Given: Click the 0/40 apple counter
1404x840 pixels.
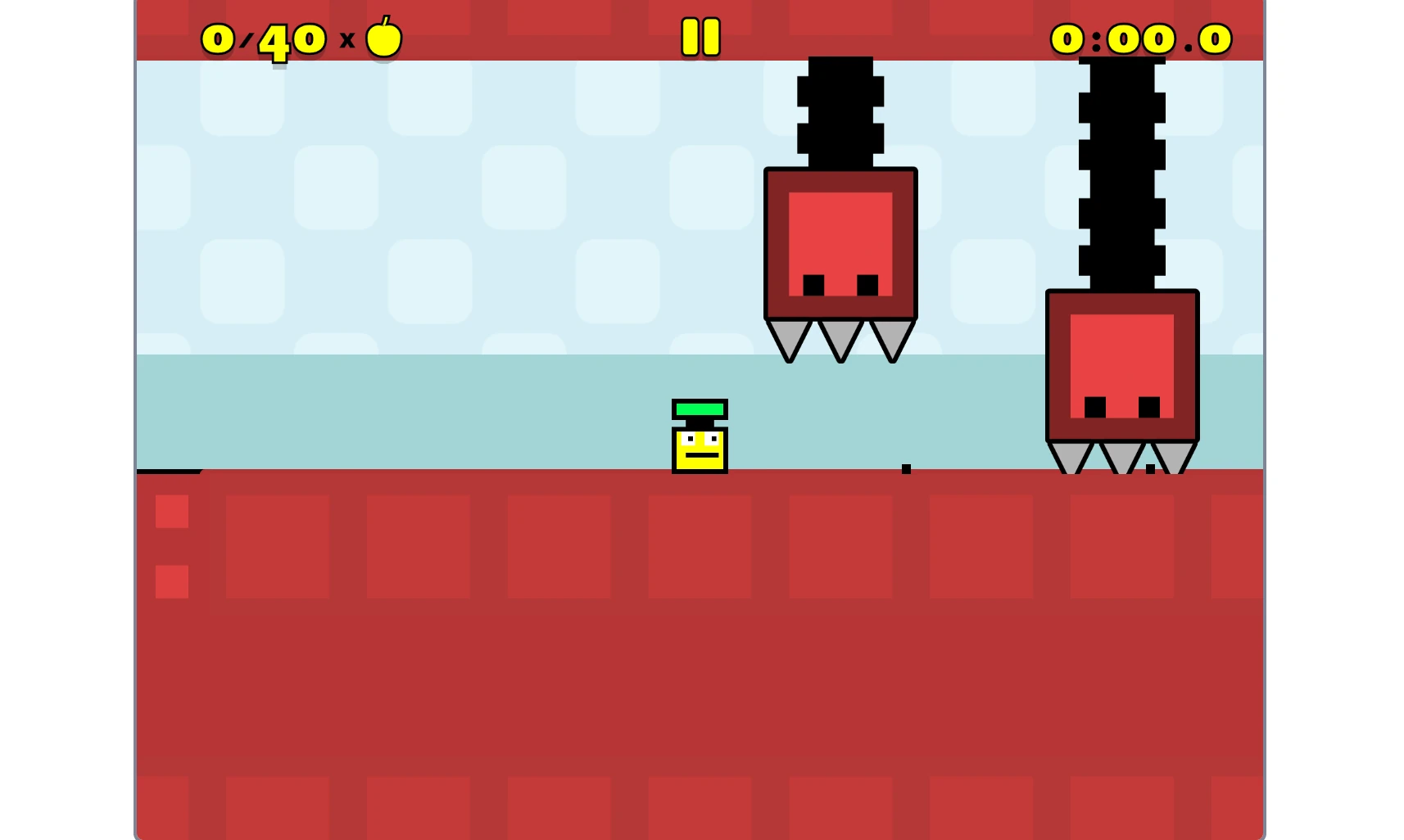Looking at the screenshot, I should (262, 37).
